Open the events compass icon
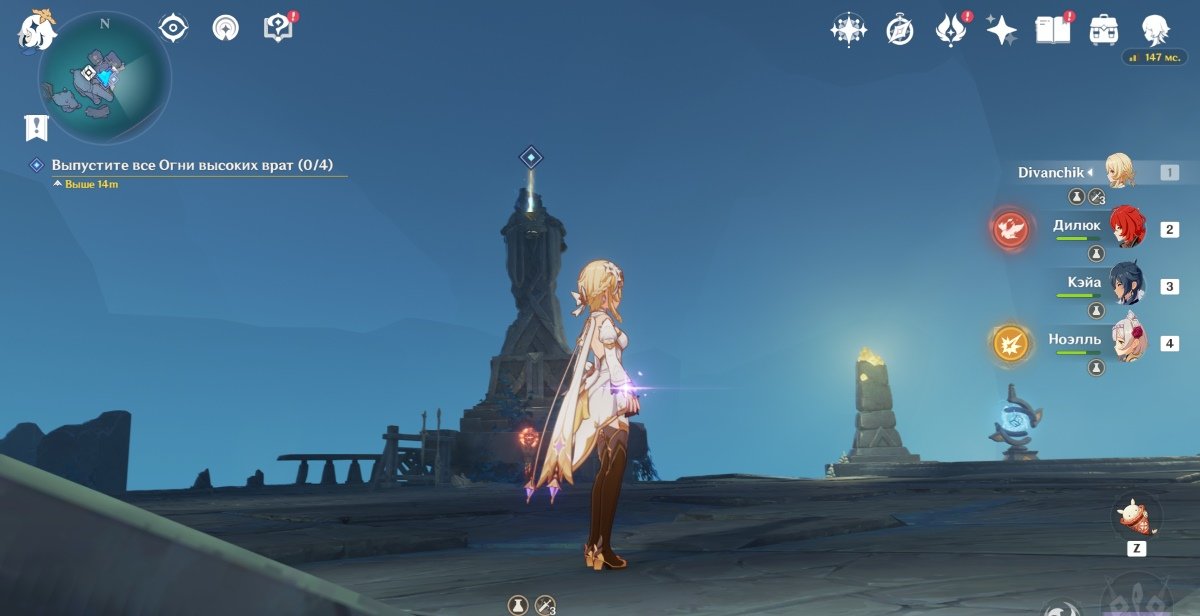The width and height of the screenshot is (1200, 616). (900, 30)
